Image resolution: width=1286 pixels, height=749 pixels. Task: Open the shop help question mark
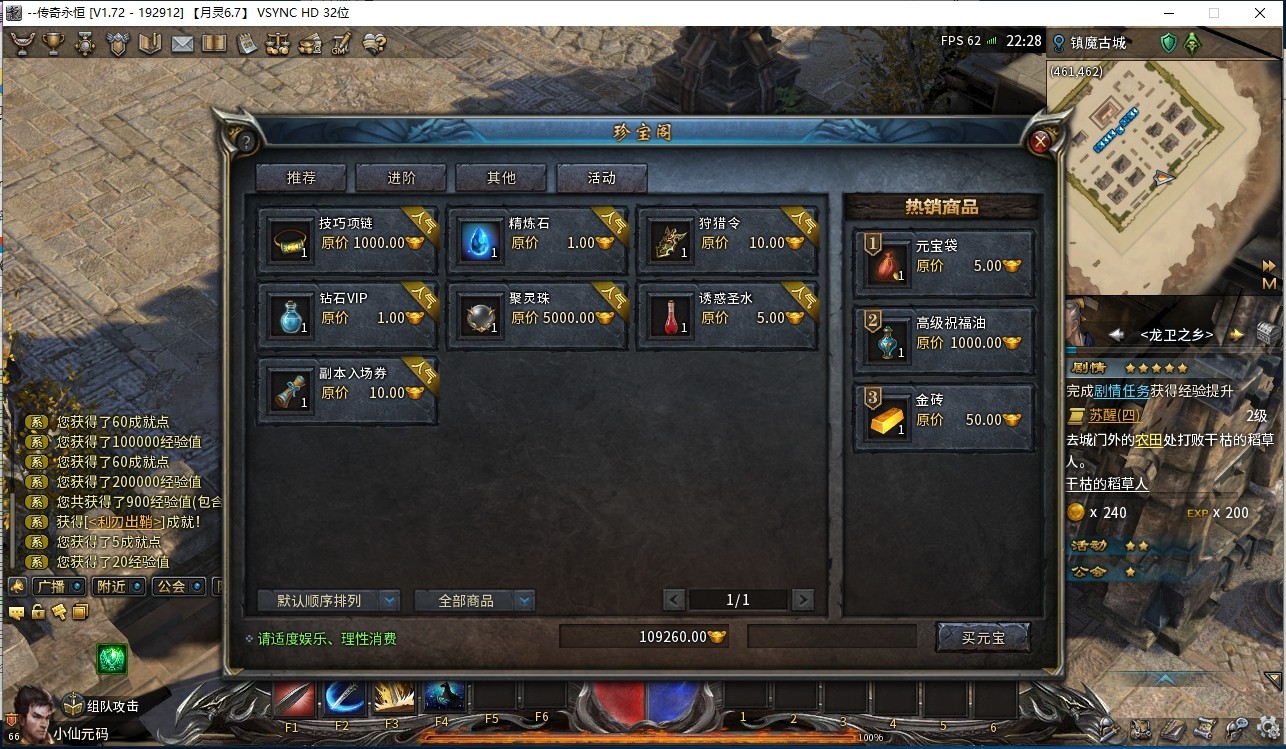pyautogui.click(x=246, y=142)
